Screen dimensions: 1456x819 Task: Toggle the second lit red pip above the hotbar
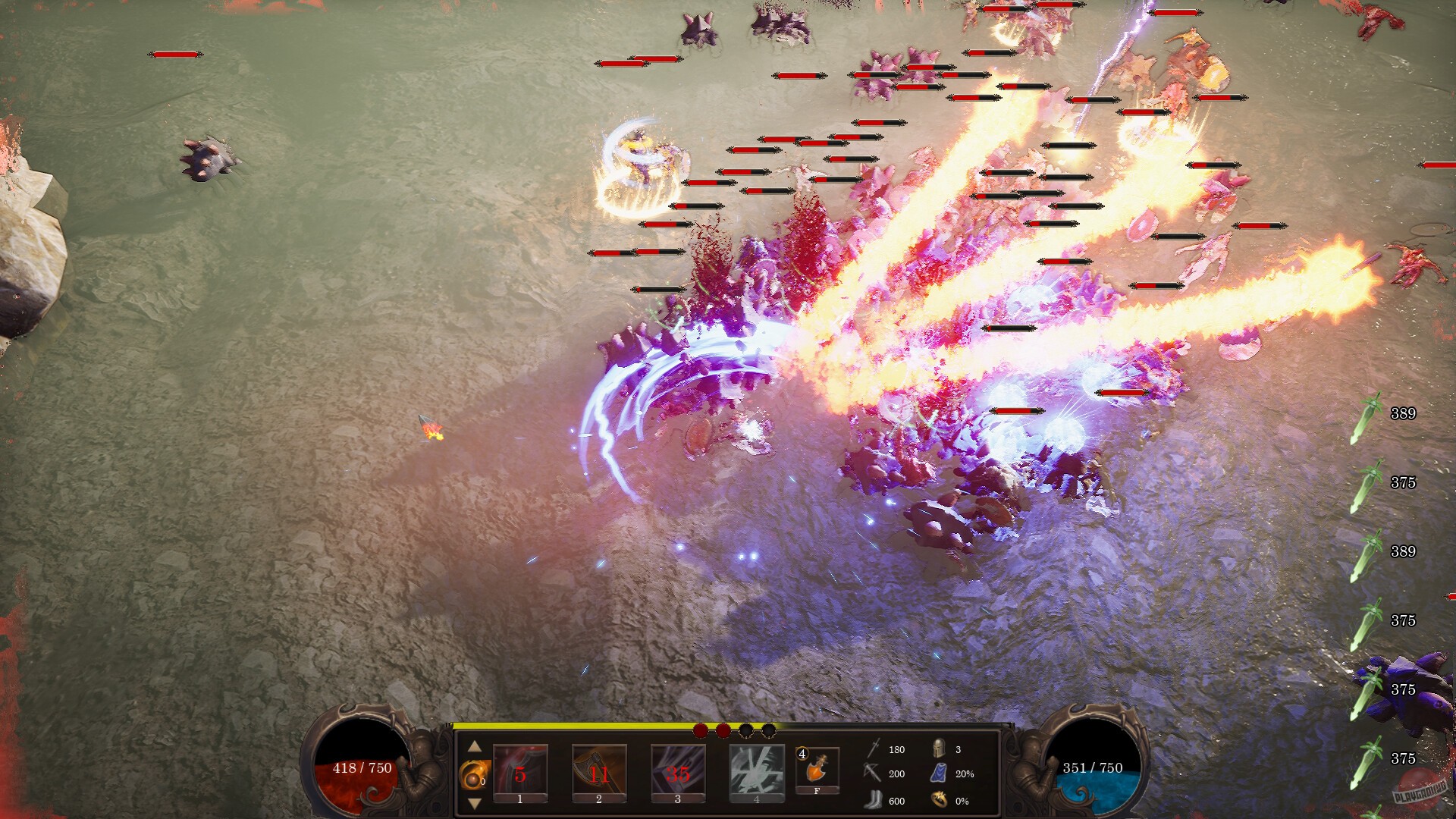723,731
